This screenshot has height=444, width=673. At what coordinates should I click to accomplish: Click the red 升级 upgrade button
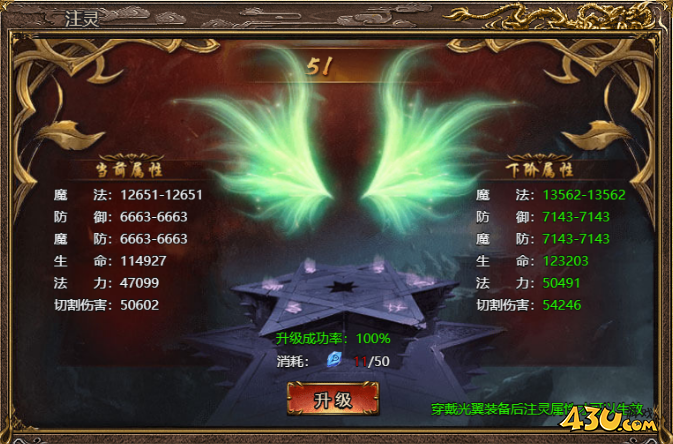pyautogui.click(x=333, y=400)
